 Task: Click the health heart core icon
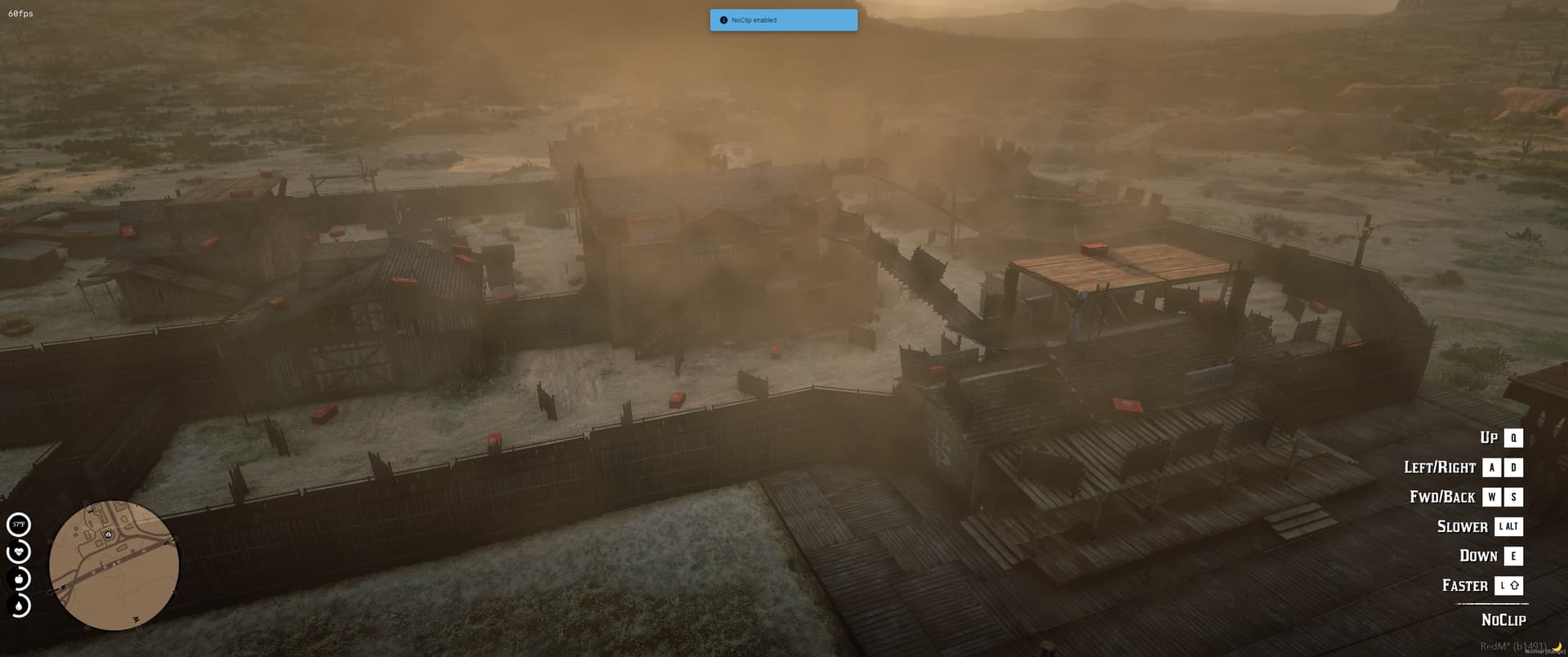click(x=19, y=552)
